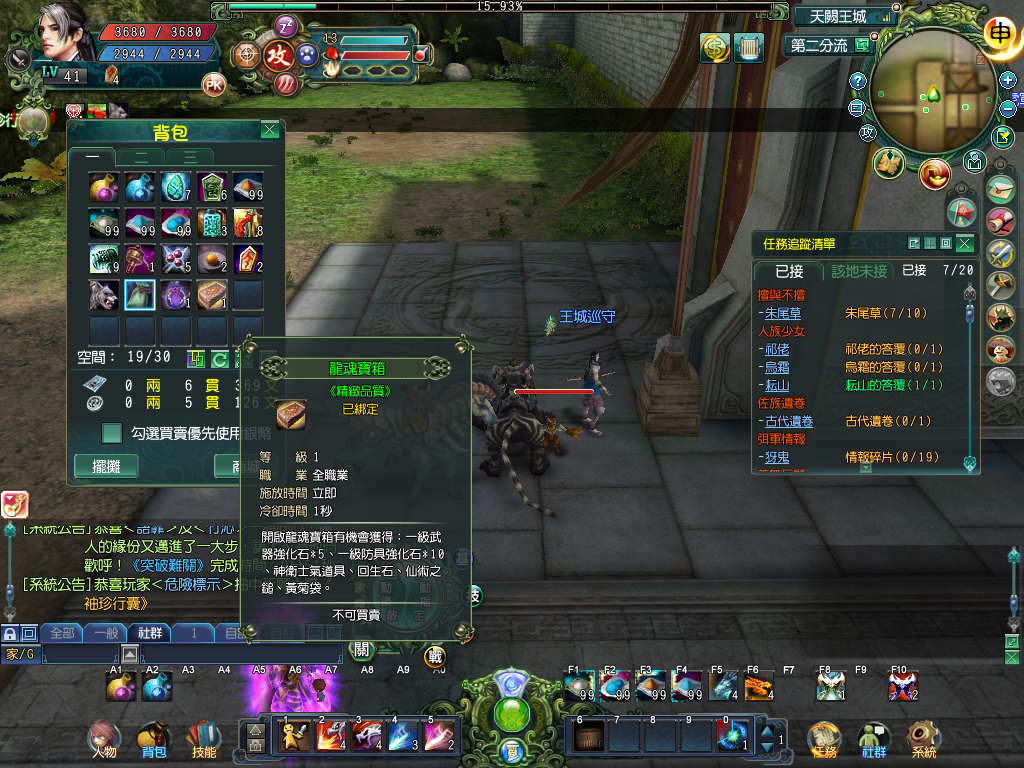Screen dimensions: 1024x768
Task: Switch chat to the 全部 channel tab
Action: pos(62,633)
